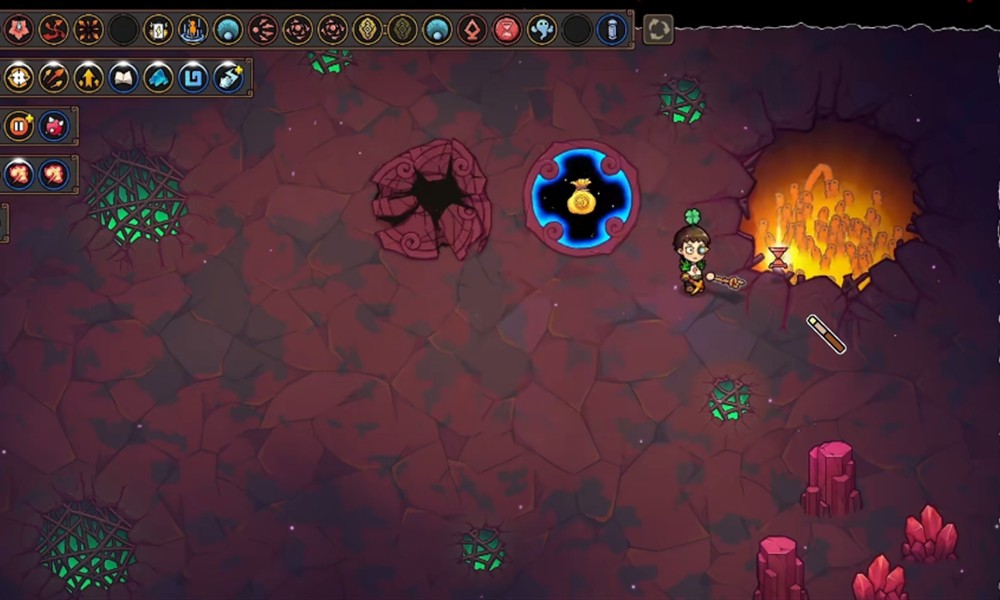The width and height of the screenshot is (1000, 600).
Task: Select the bright golden crest rune icon
Action: coord(367,29)
